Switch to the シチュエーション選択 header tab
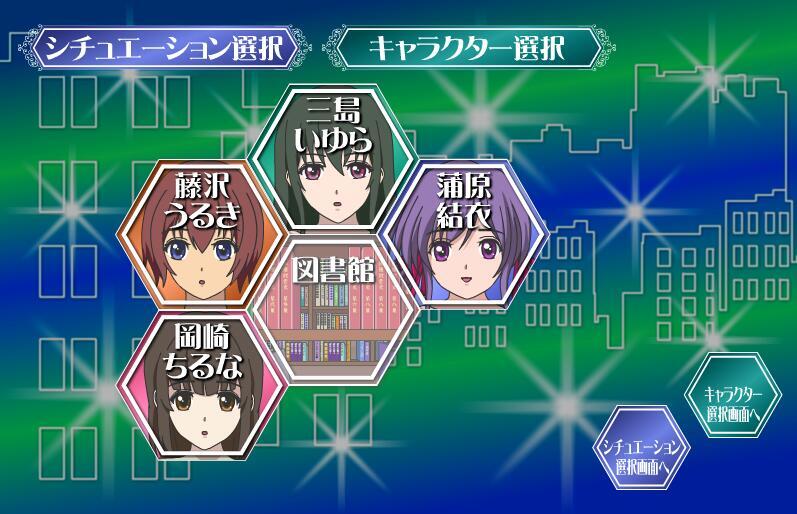Viewport: 797px width, 514px height. 166,47
